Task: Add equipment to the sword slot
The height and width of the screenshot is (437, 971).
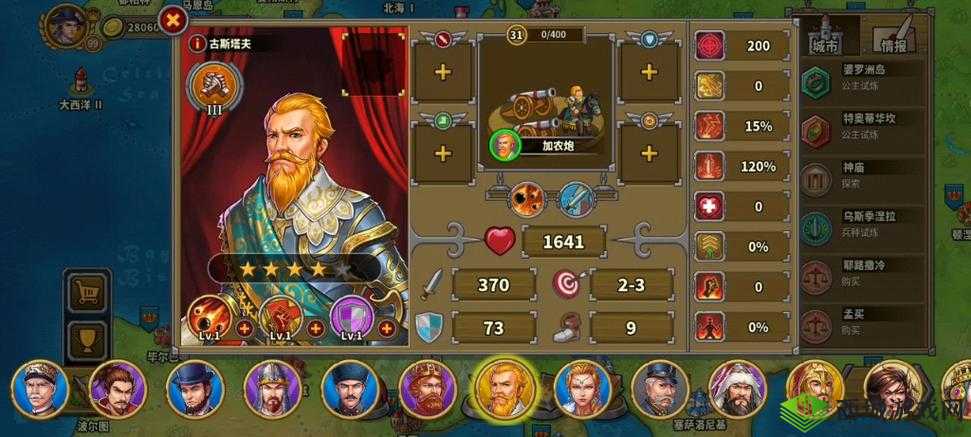Action: click(x=443, y=73)
